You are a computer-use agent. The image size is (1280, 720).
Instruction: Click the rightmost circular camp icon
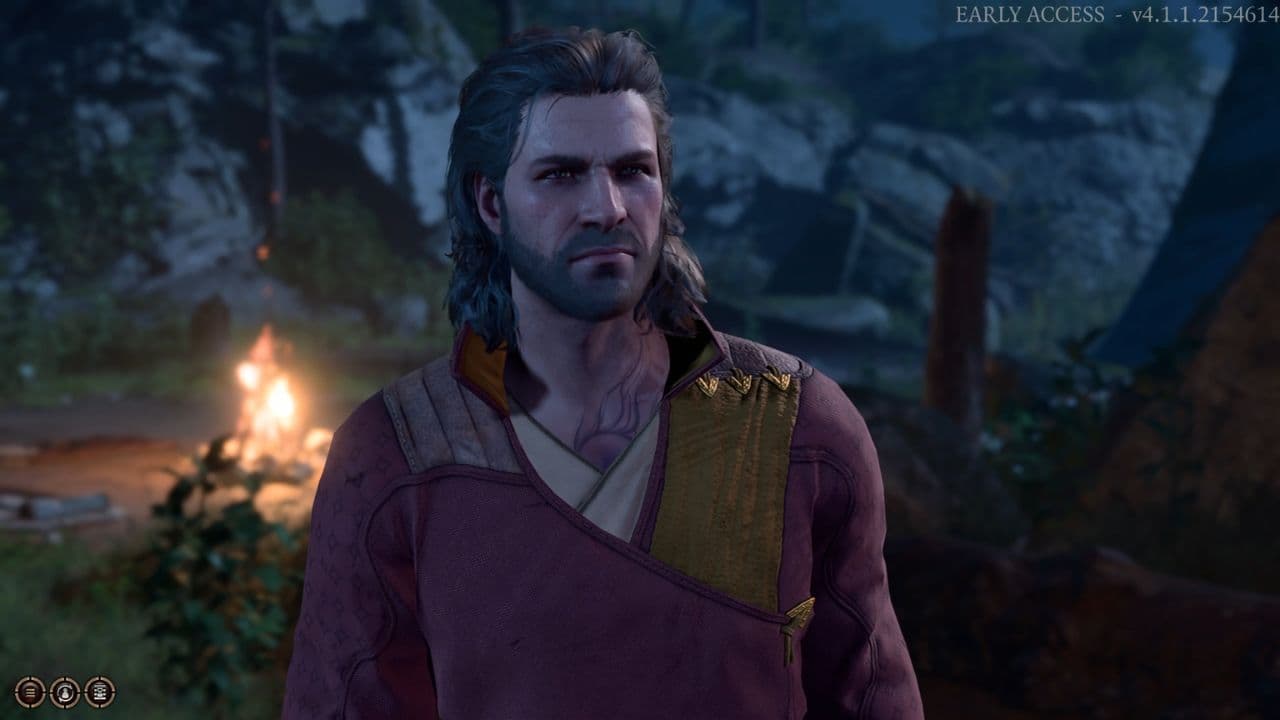99,692
